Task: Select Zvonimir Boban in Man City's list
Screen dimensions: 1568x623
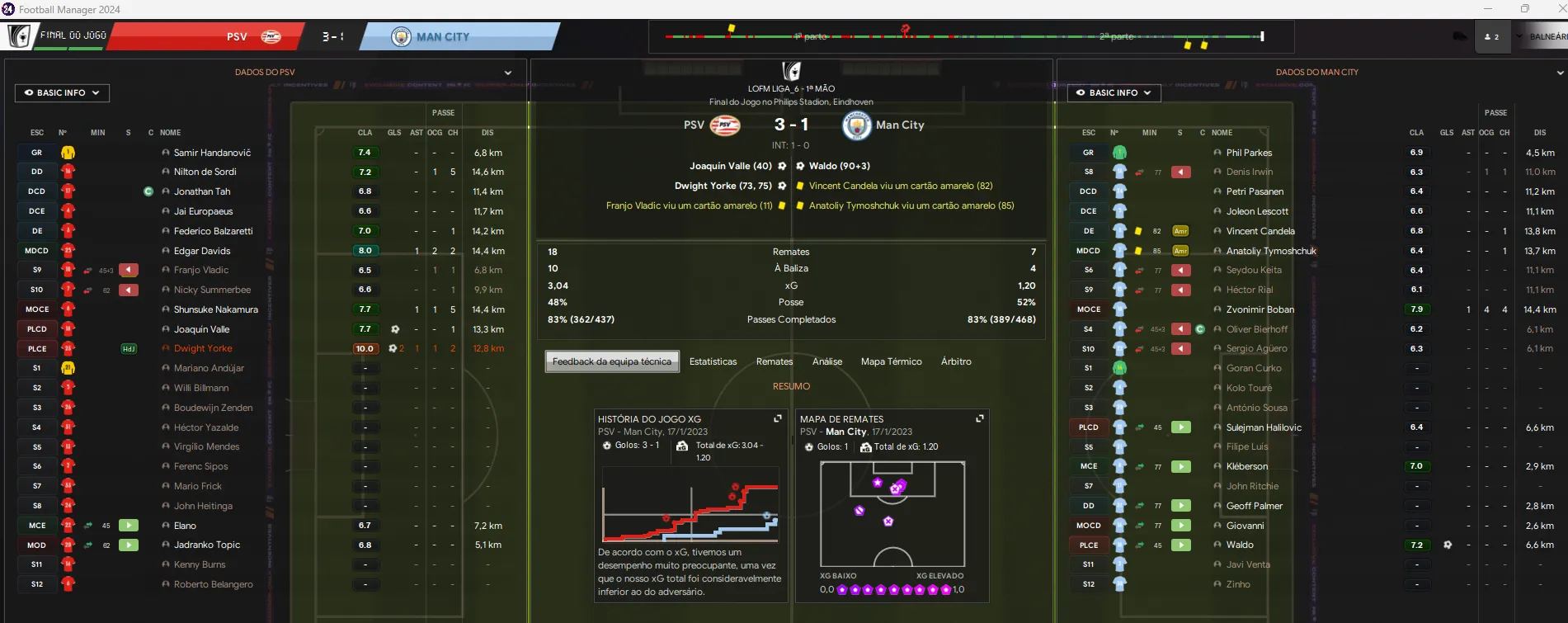Action: [1260, 309]
